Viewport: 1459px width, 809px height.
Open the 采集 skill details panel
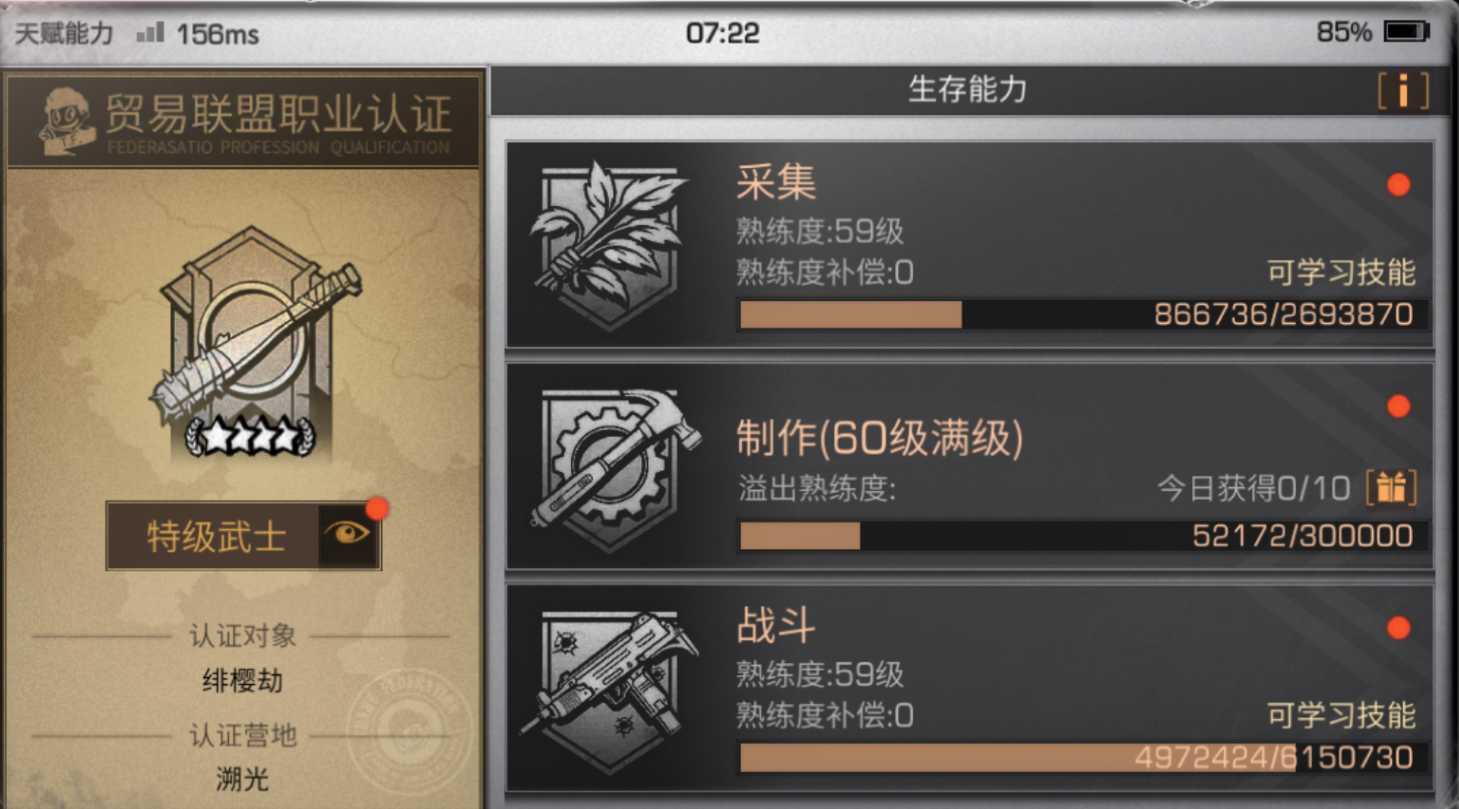tap(970, 243)
